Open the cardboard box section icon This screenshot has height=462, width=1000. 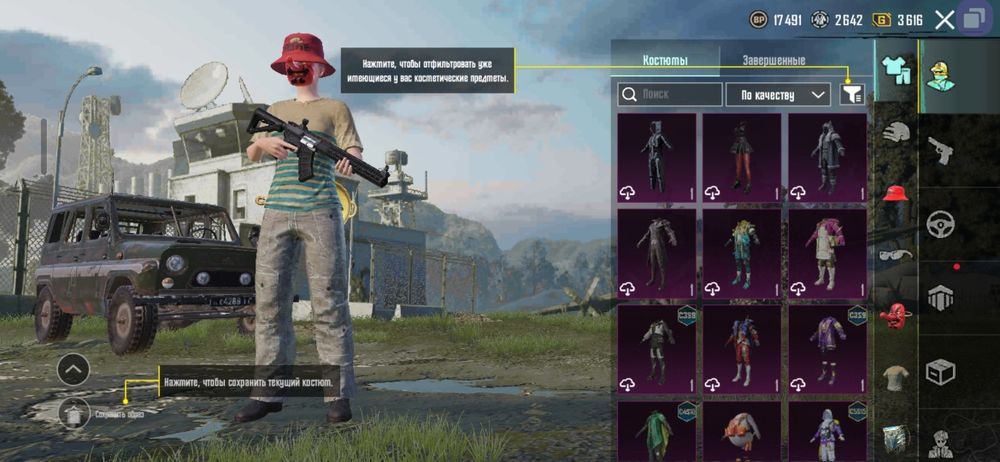(940, 371)
